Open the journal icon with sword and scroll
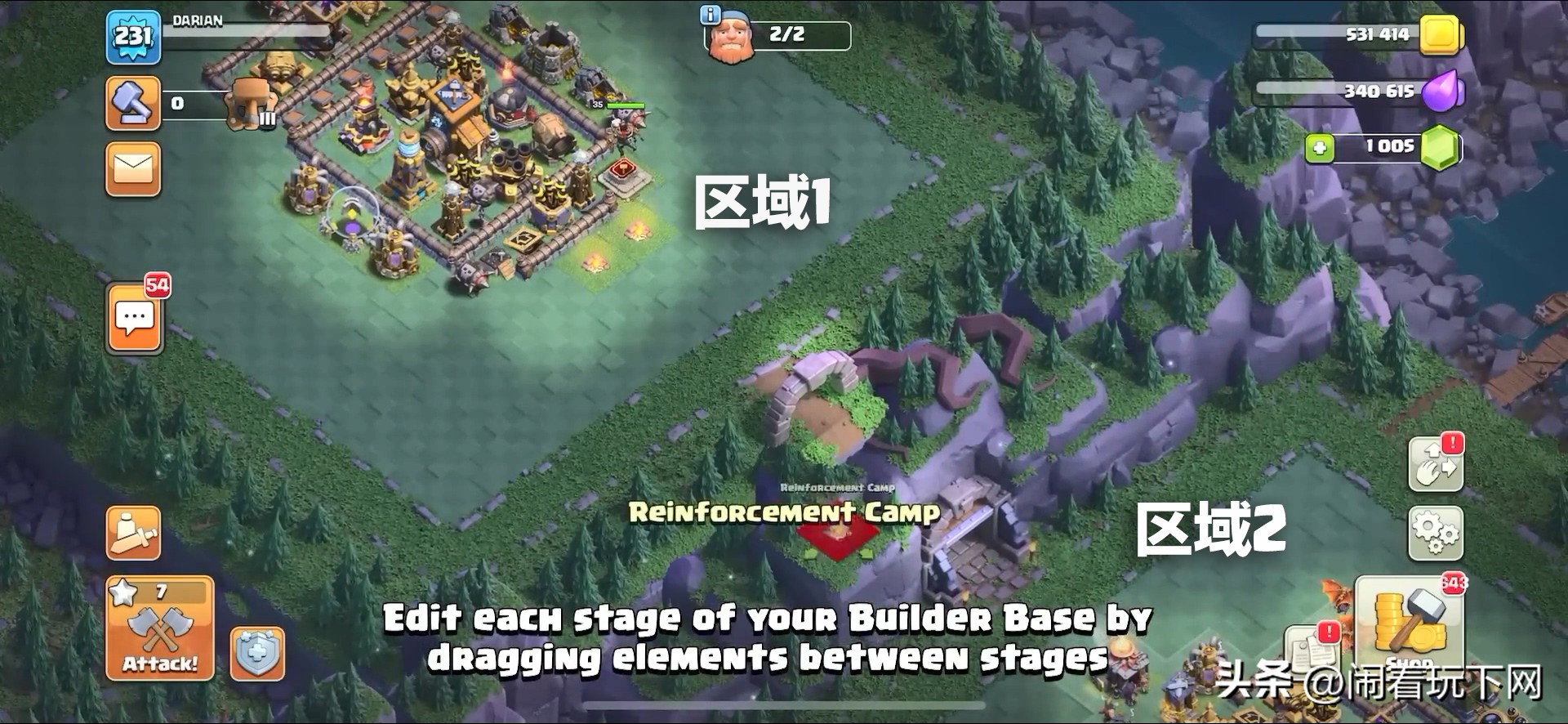 coord(133,531)
